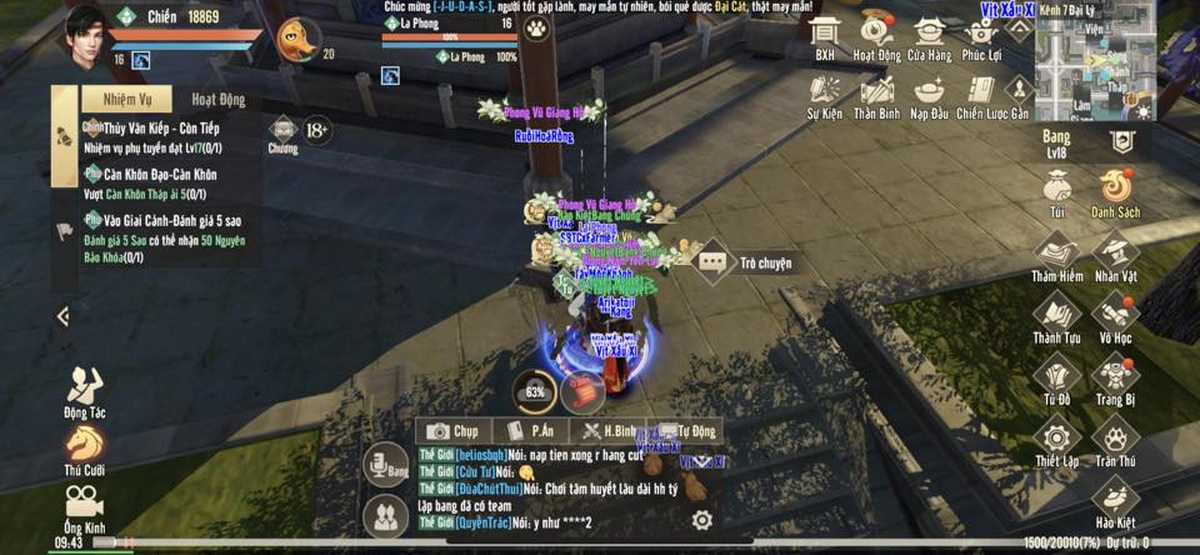Select the Càn Khôn Đạo quest entry
This screenshot has height=555, width=1200.
(160, 183)
